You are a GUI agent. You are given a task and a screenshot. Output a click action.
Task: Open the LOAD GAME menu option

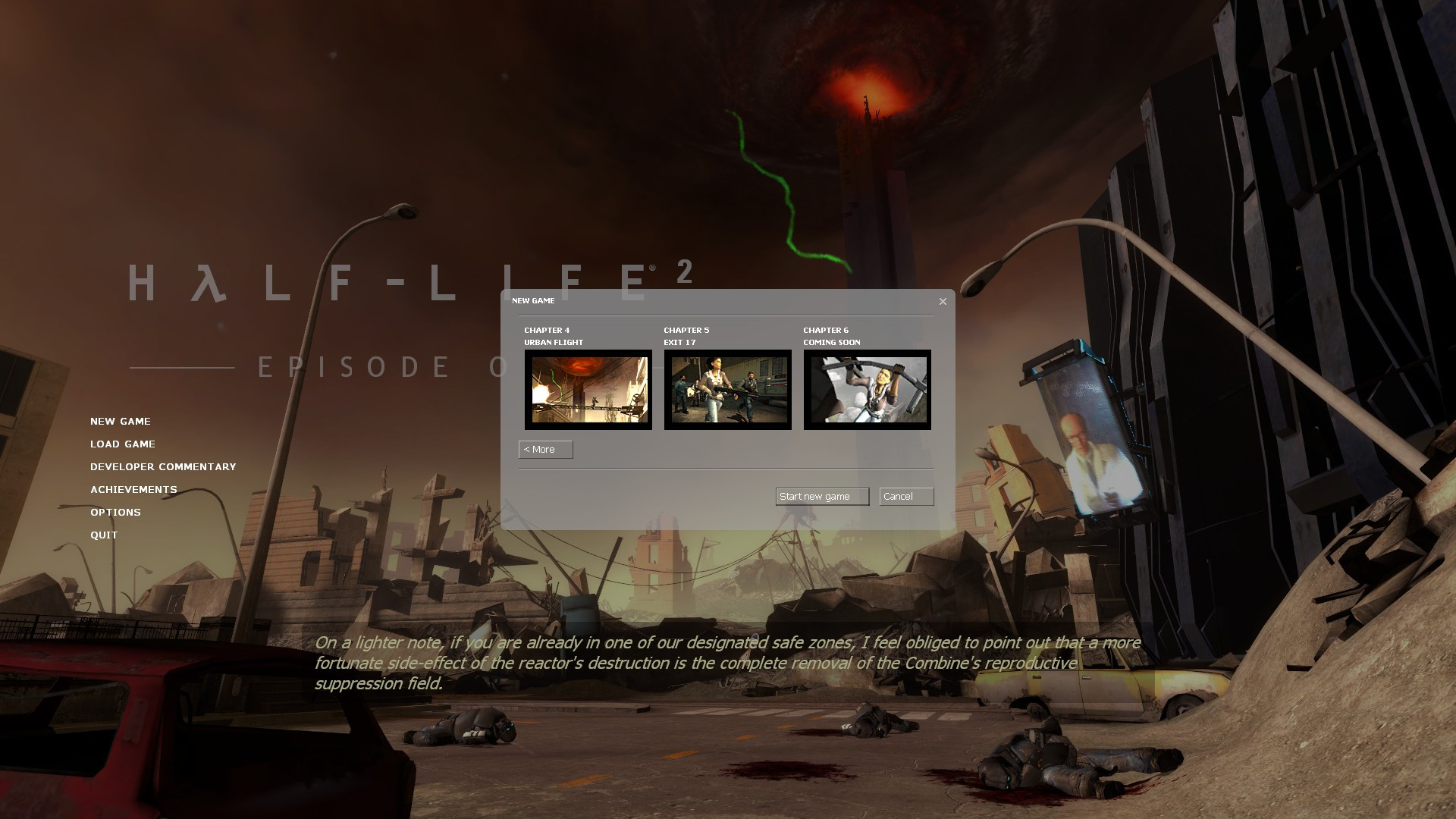122,444
